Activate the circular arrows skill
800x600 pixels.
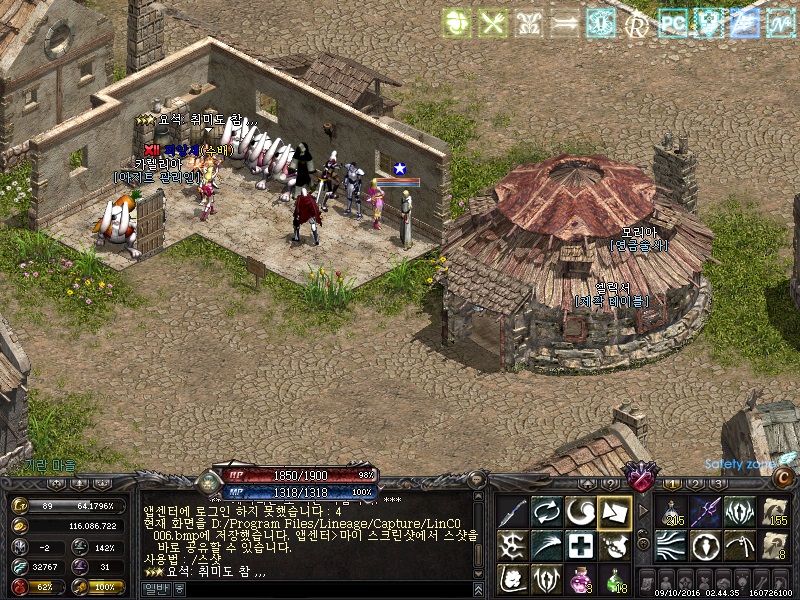tap(546, 512)
